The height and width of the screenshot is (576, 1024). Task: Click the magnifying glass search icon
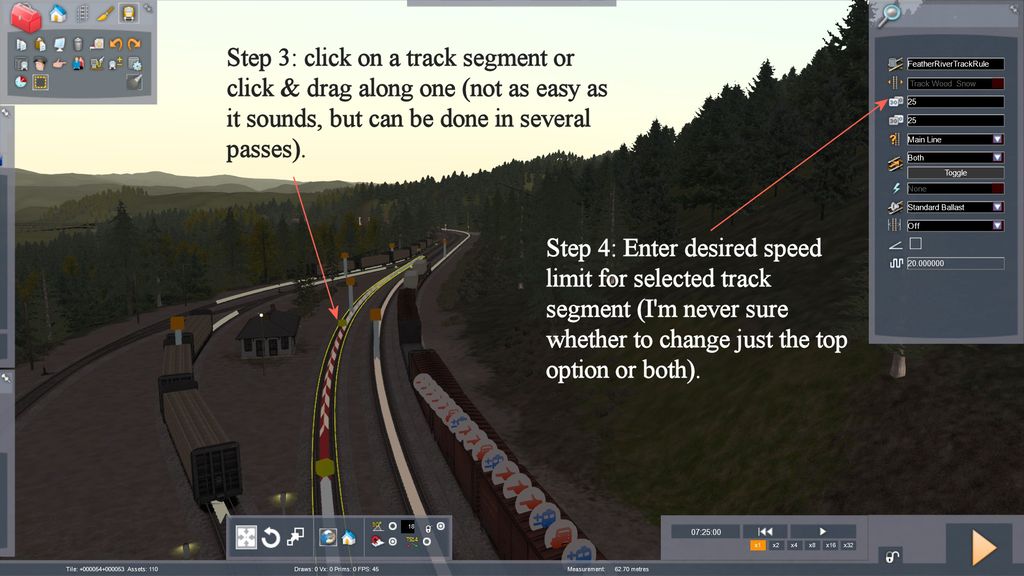pos(888,14)
